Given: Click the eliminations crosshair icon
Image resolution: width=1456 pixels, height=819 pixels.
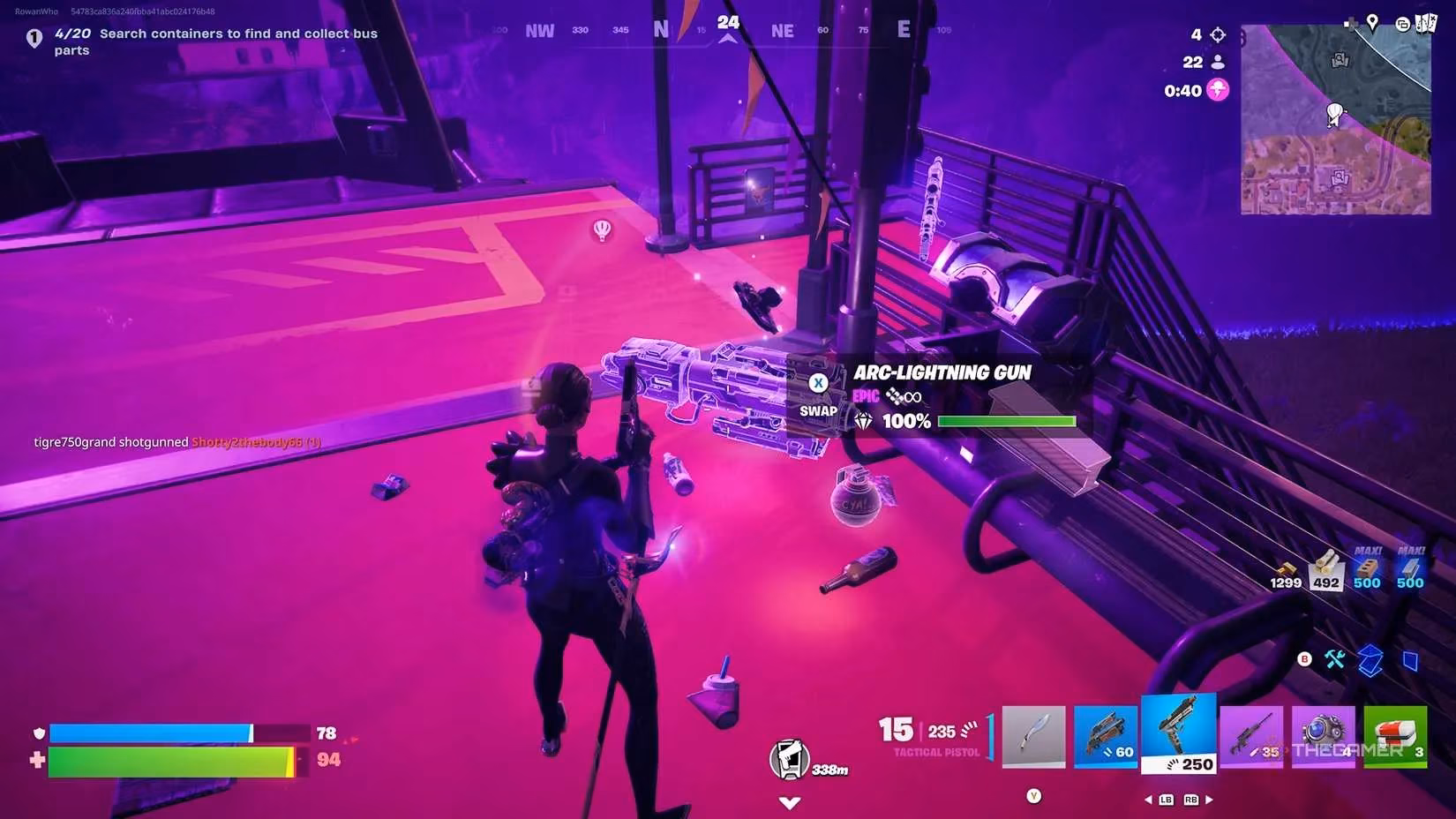Looking at the screenshot, I should click(x=1216, y=34).
